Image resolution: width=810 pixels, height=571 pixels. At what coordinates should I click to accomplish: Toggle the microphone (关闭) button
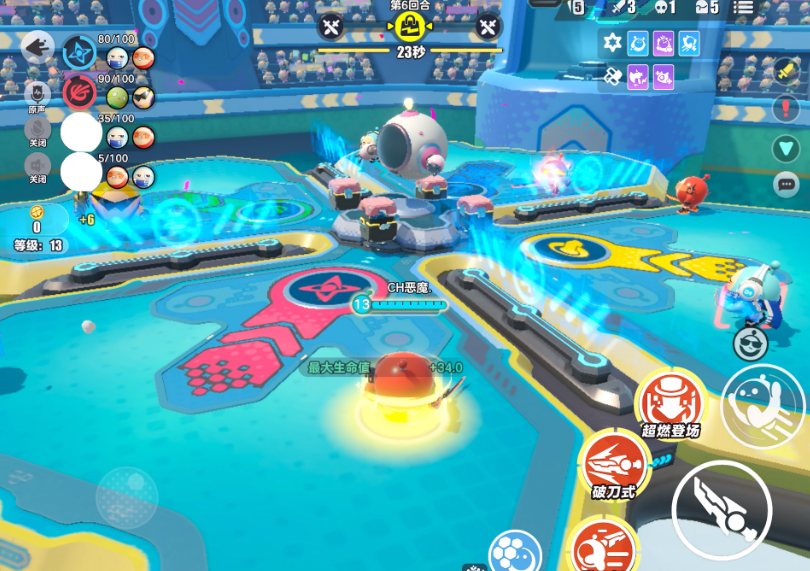(x=36, y=129)
